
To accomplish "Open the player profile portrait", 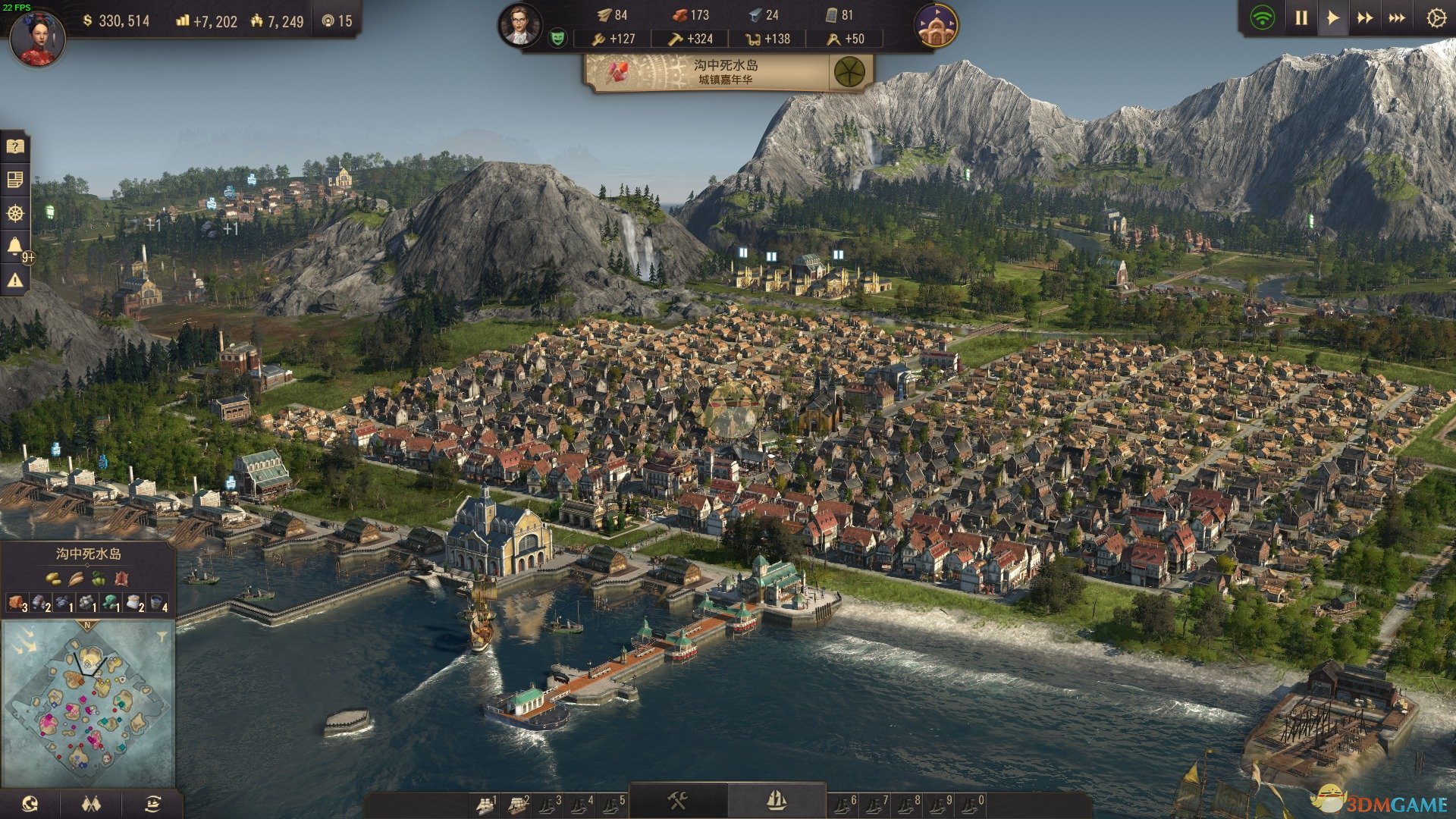I will click(x=37, y=38).
